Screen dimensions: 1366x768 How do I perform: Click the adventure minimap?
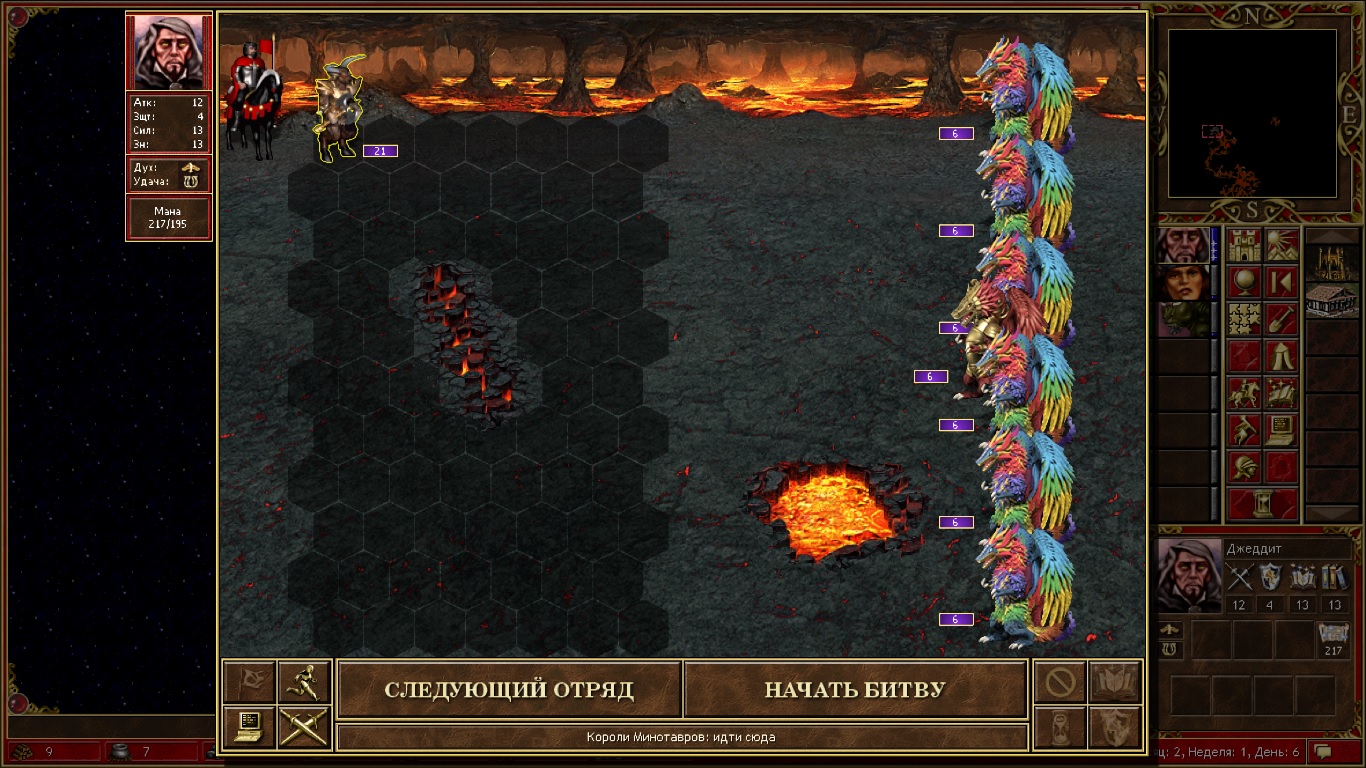click(1252, 112)
